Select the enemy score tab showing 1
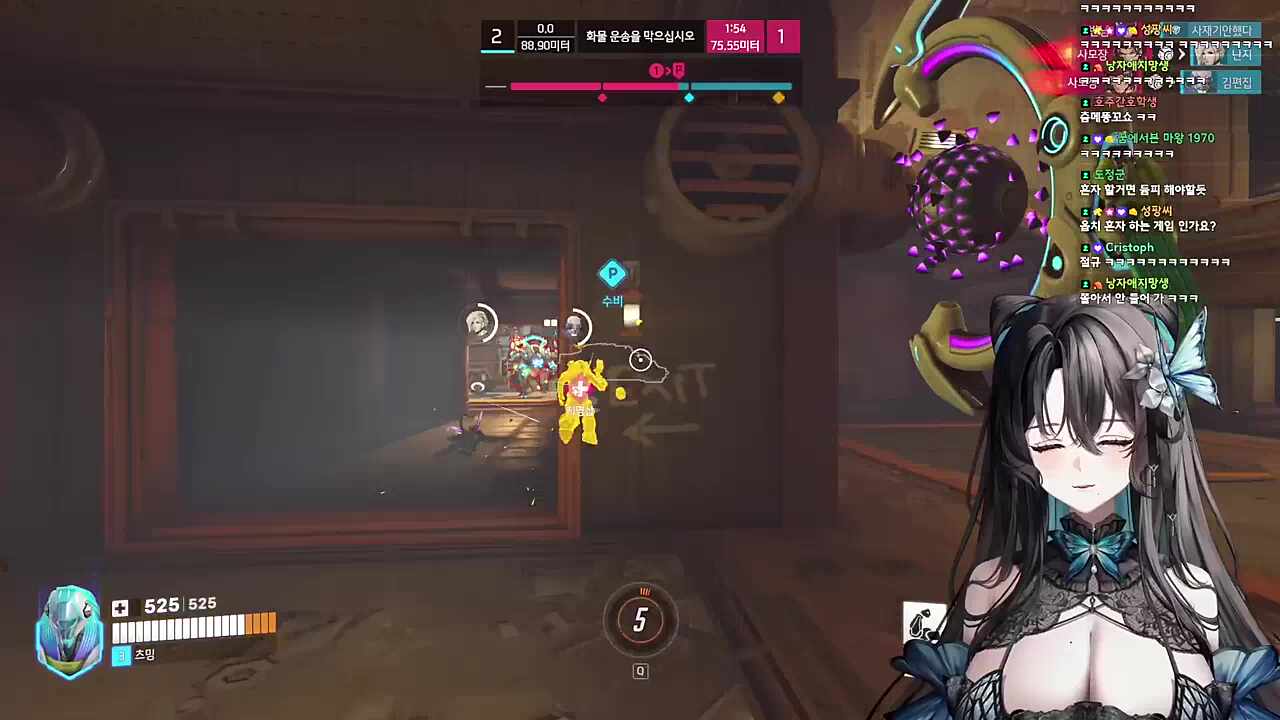The image size is (1280, 720). pos(781,37)
